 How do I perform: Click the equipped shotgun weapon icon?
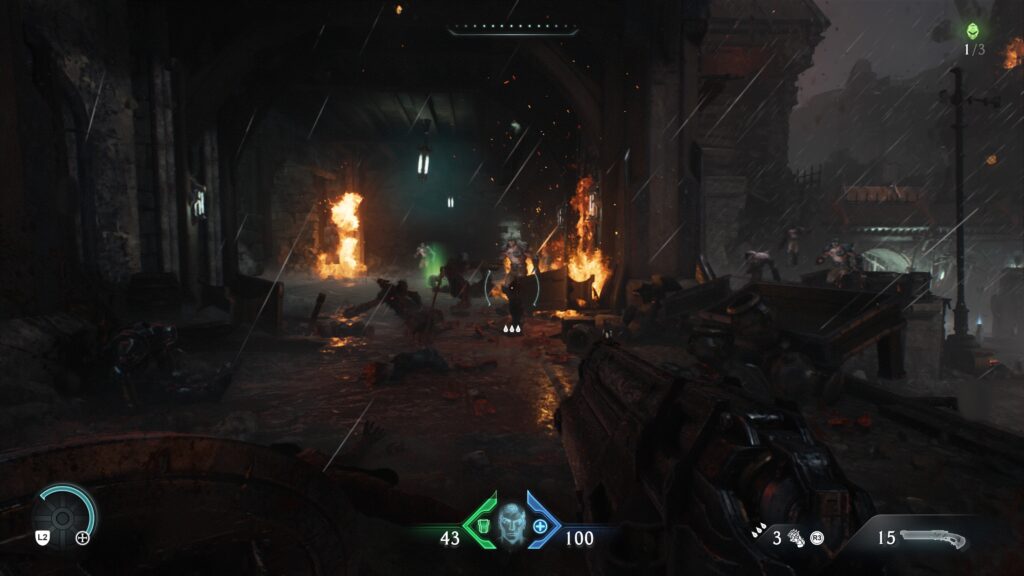click(932, 539)
